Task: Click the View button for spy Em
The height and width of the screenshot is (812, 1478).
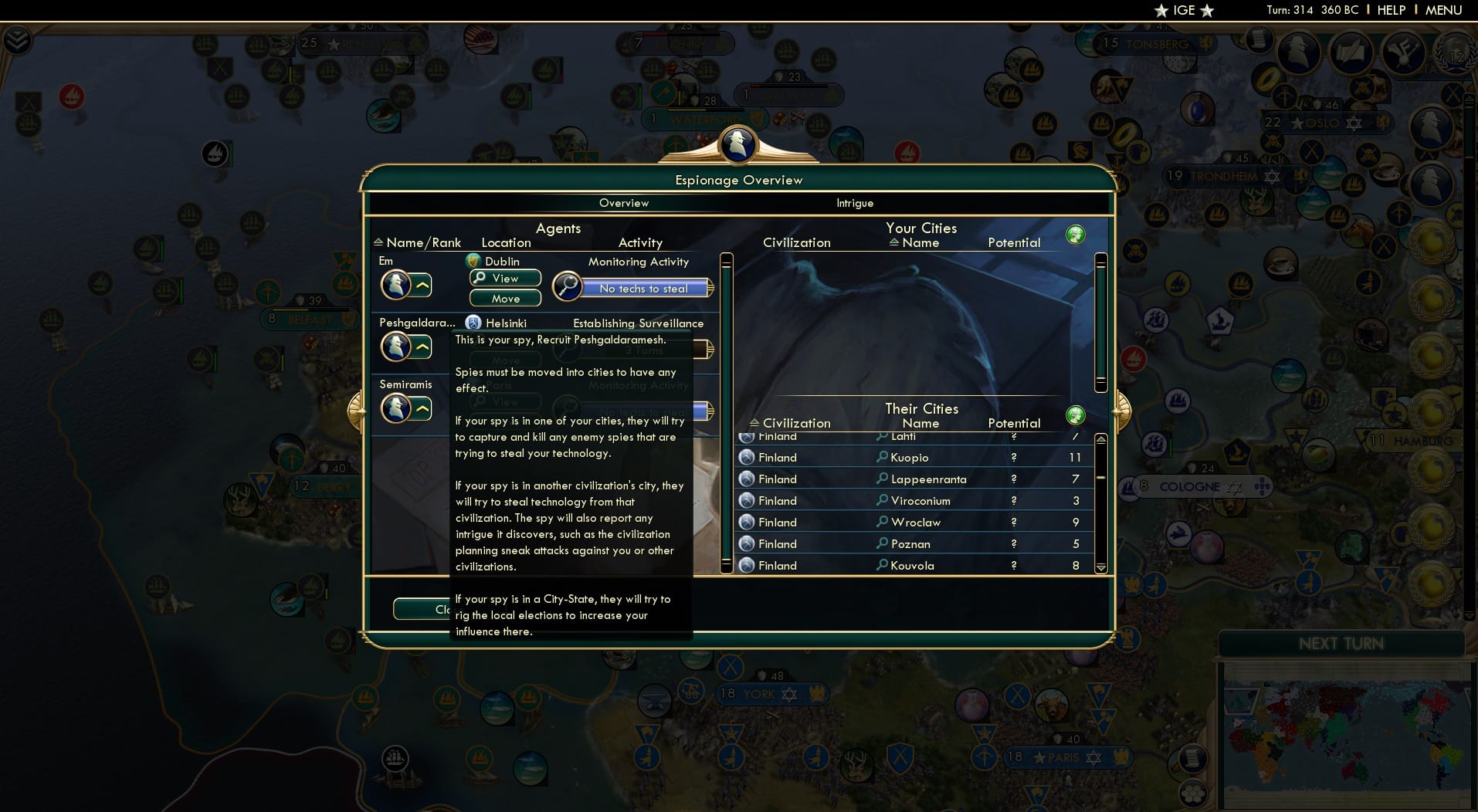Action: [504, 279]
